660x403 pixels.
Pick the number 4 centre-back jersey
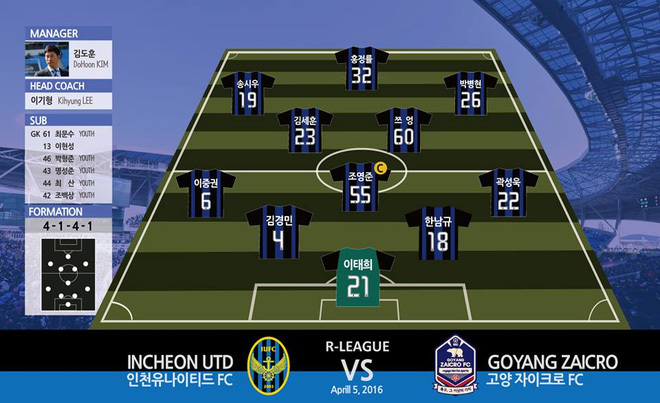[x=279, y=233]
